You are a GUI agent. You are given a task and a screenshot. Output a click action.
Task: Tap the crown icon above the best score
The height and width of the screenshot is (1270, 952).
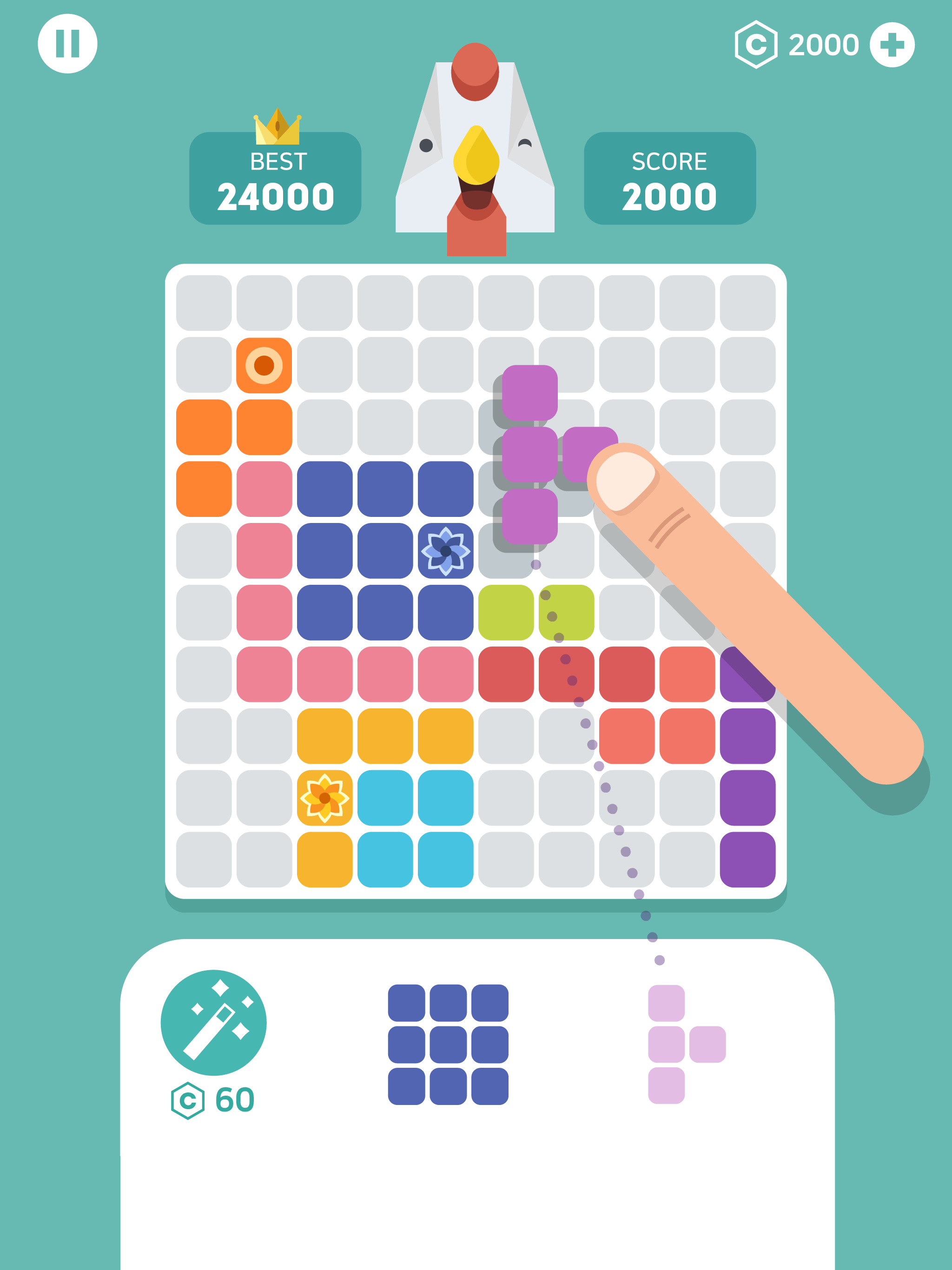point(278,126)
